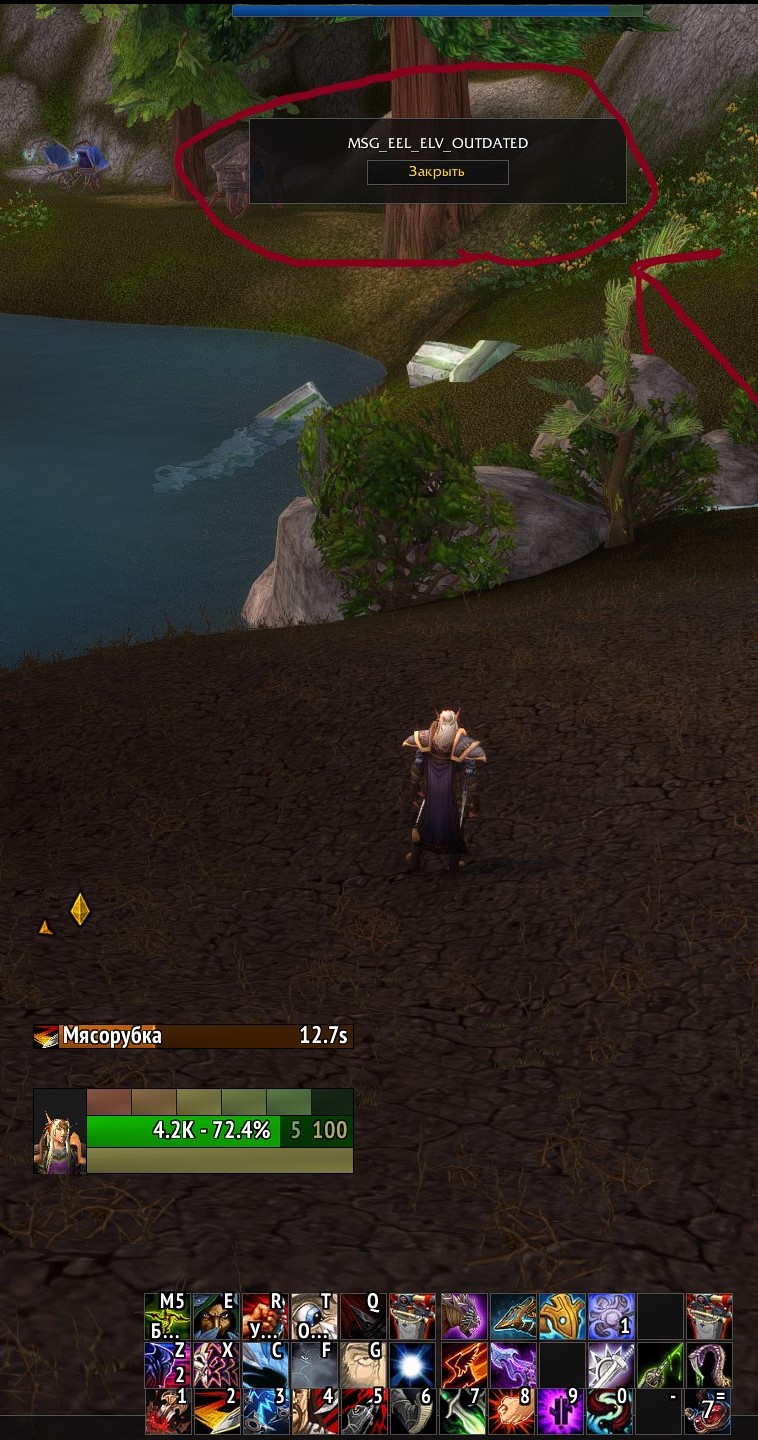The image size is (758, 1440).
Task: Drink the red potion with count 7
Action: [x=710, y=1412]
